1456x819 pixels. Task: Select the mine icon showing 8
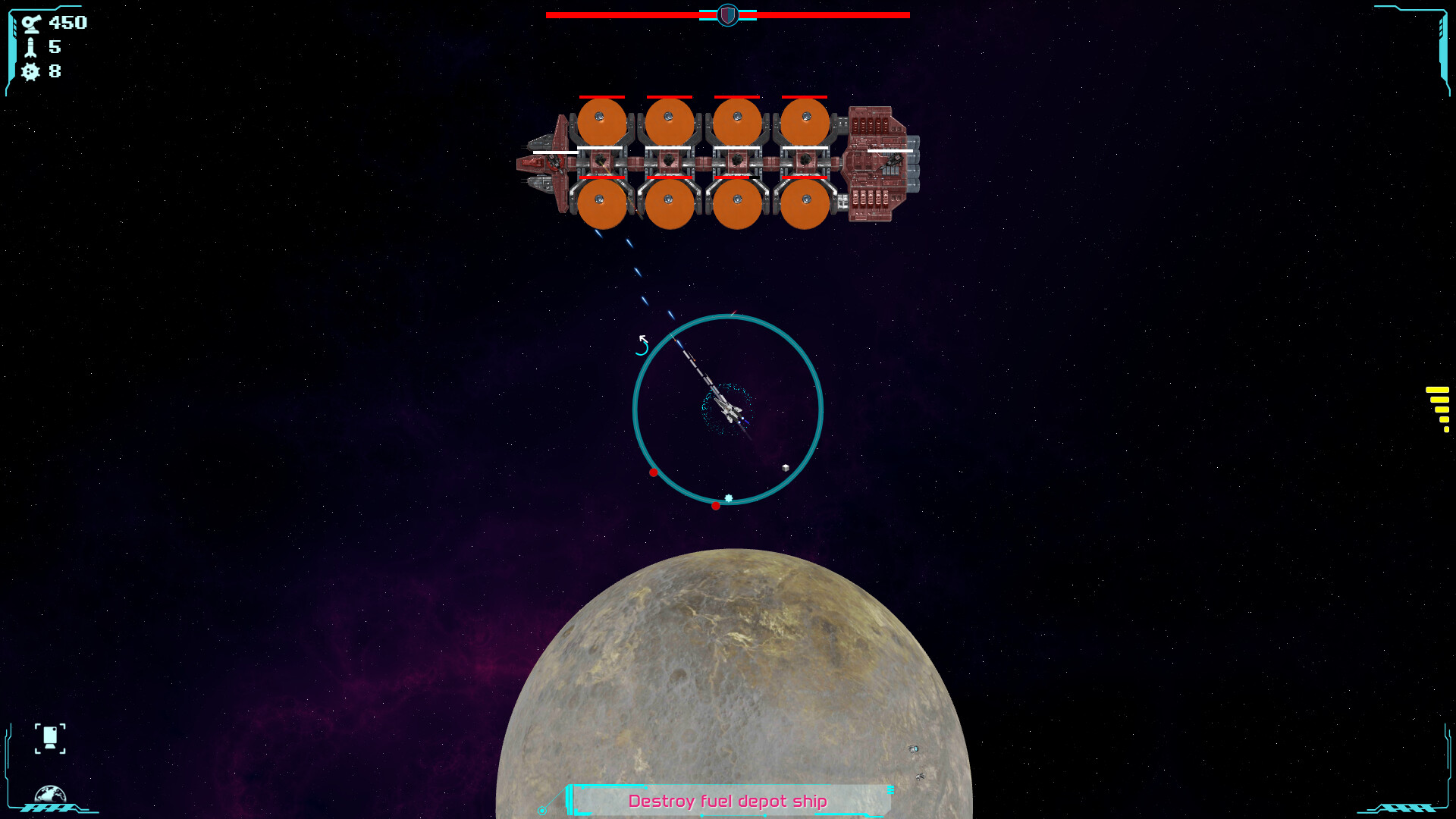29,73
